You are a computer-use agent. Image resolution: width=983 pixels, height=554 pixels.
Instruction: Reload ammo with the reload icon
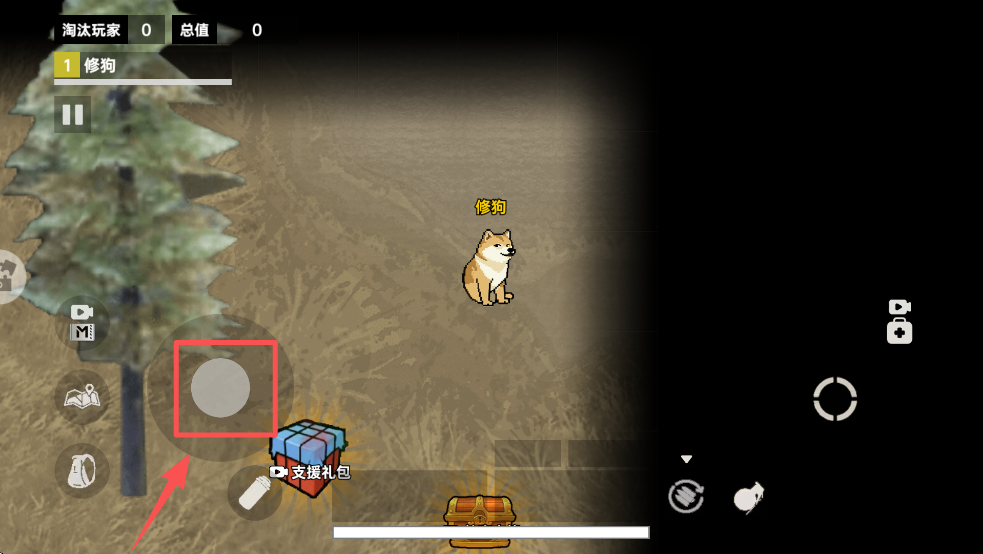(686, 496)
